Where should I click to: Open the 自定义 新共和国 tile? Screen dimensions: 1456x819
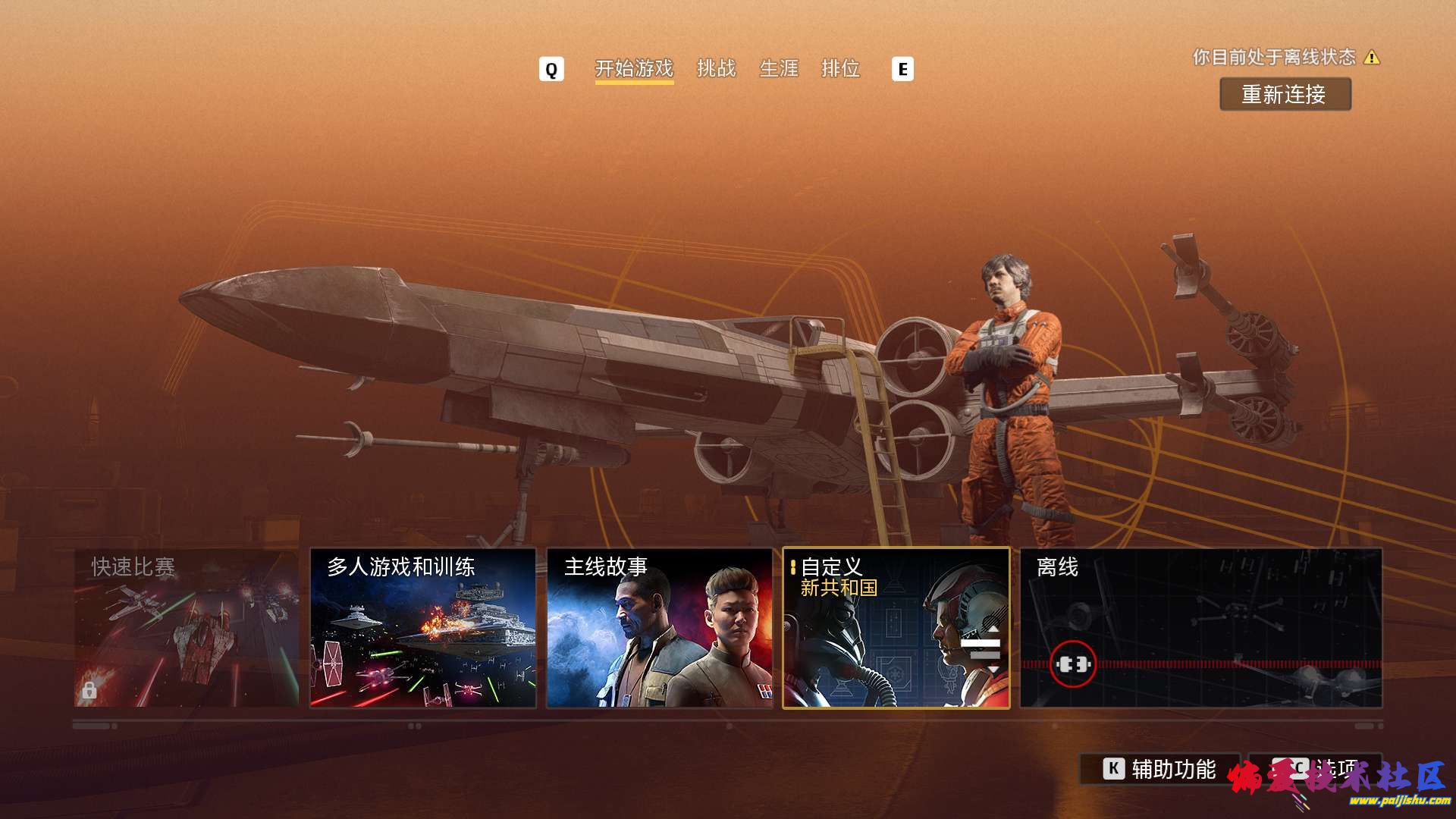click(896, 628)
